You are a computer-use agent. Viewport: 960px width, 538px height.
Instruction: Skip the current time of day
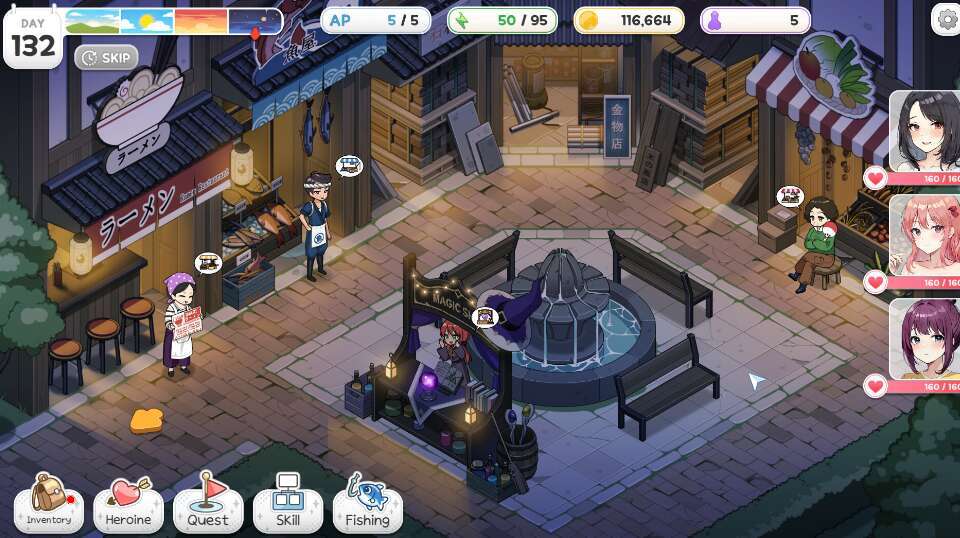[106, 57]
